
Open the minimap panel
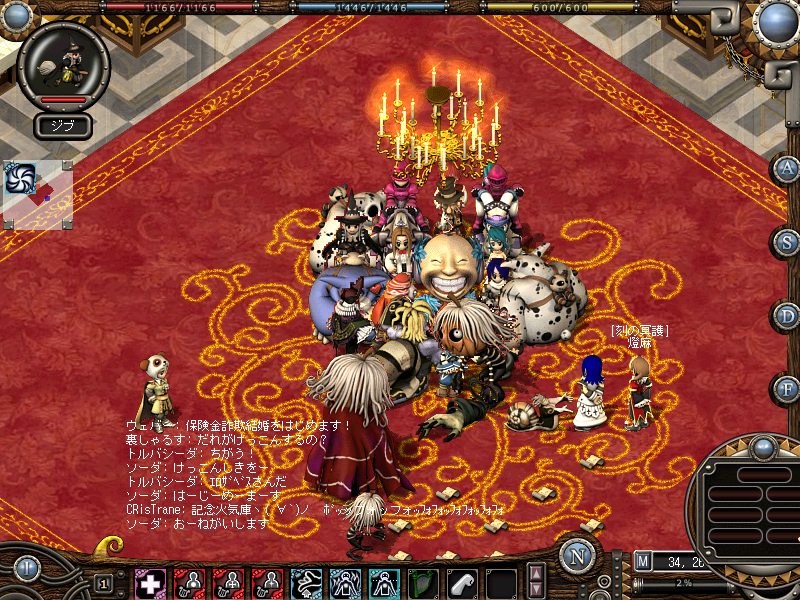point(38,194)
